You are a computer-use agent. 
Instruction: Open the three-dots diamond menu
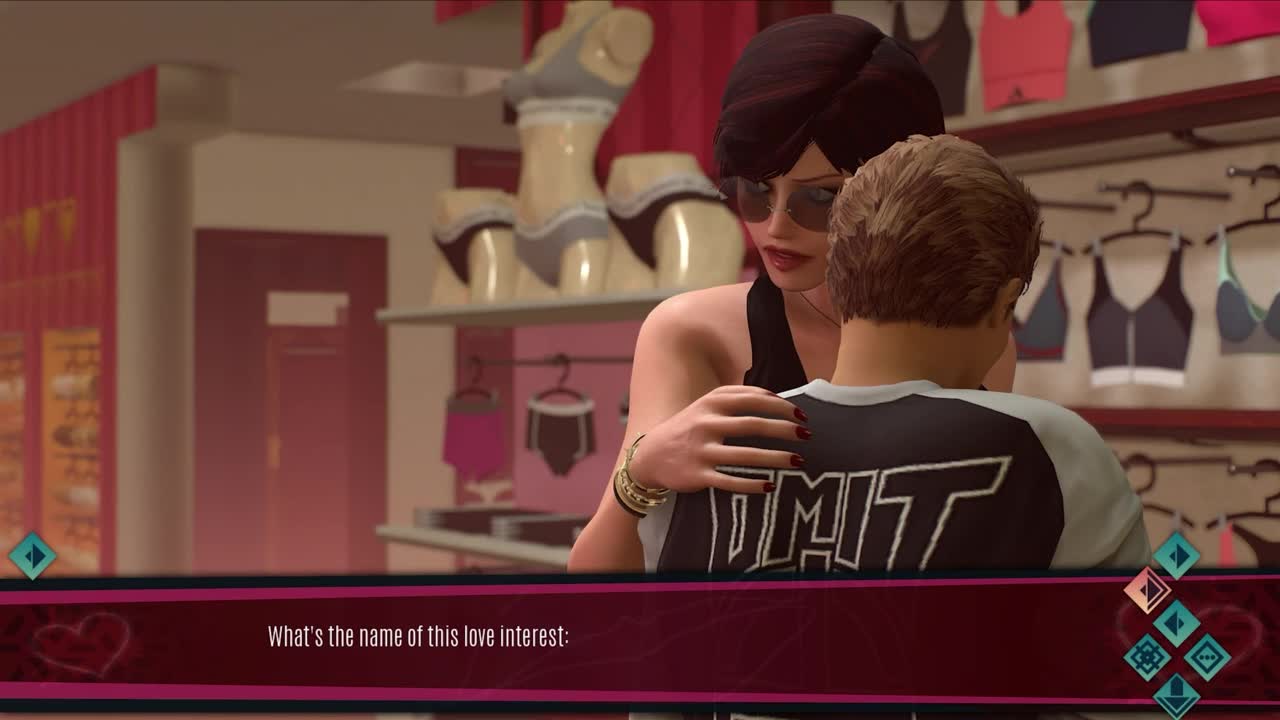[1207, 657]
